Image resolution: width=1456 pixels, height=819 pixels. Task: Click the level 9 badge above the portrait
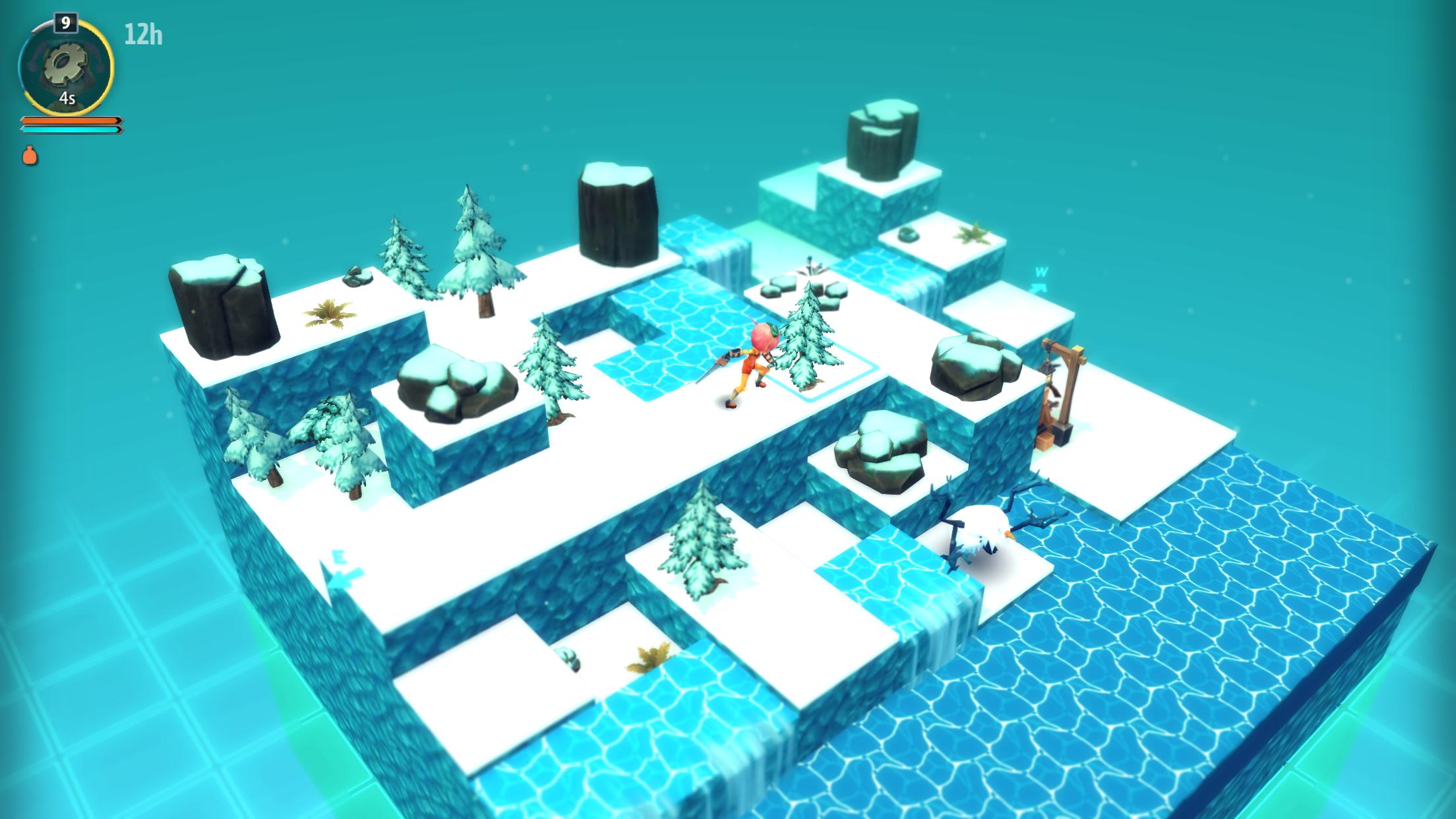[x=66, y=23]
